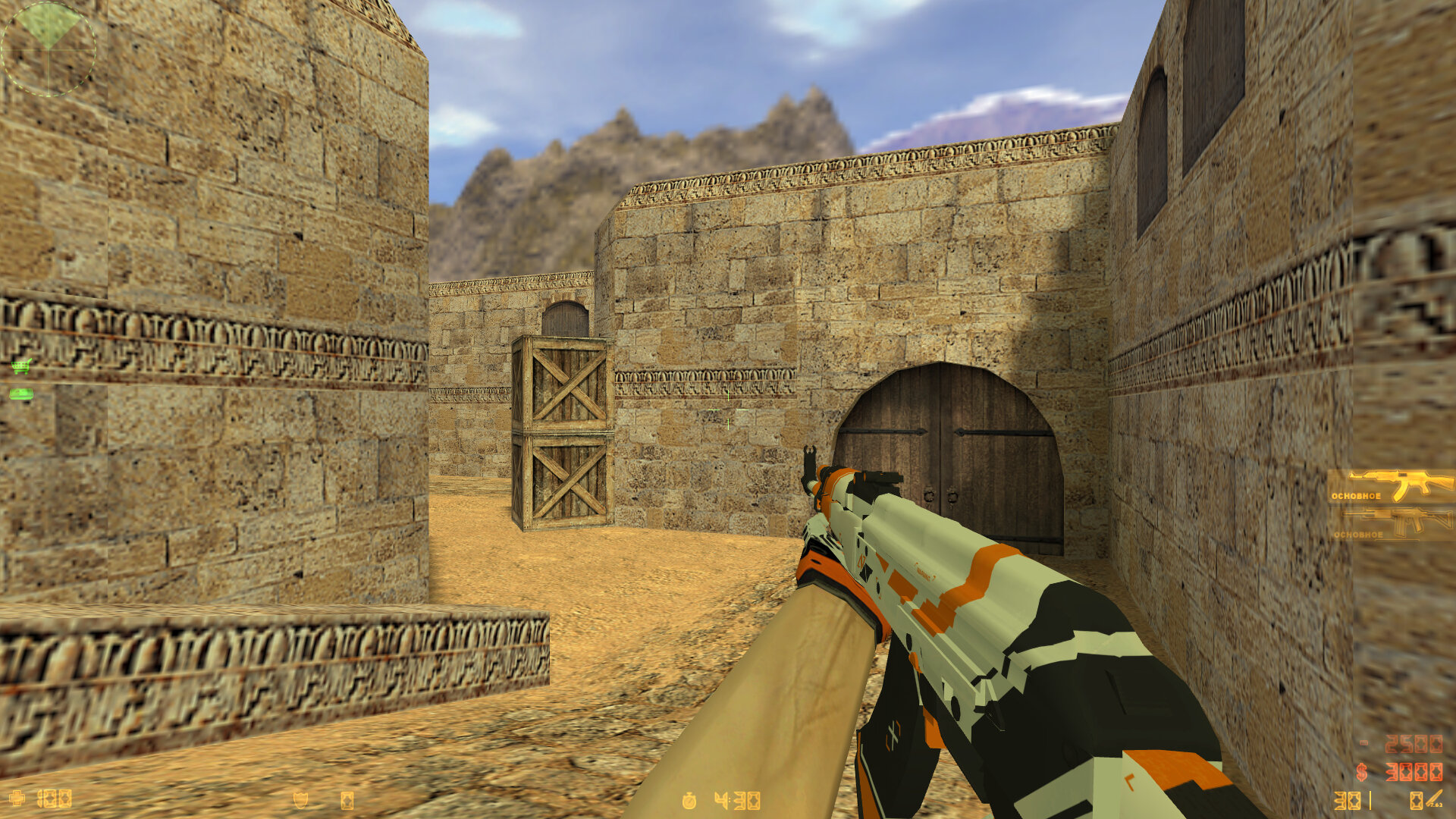Open the buy zone shopping cart icon
1456x819 pixels.
pos(21,366)
